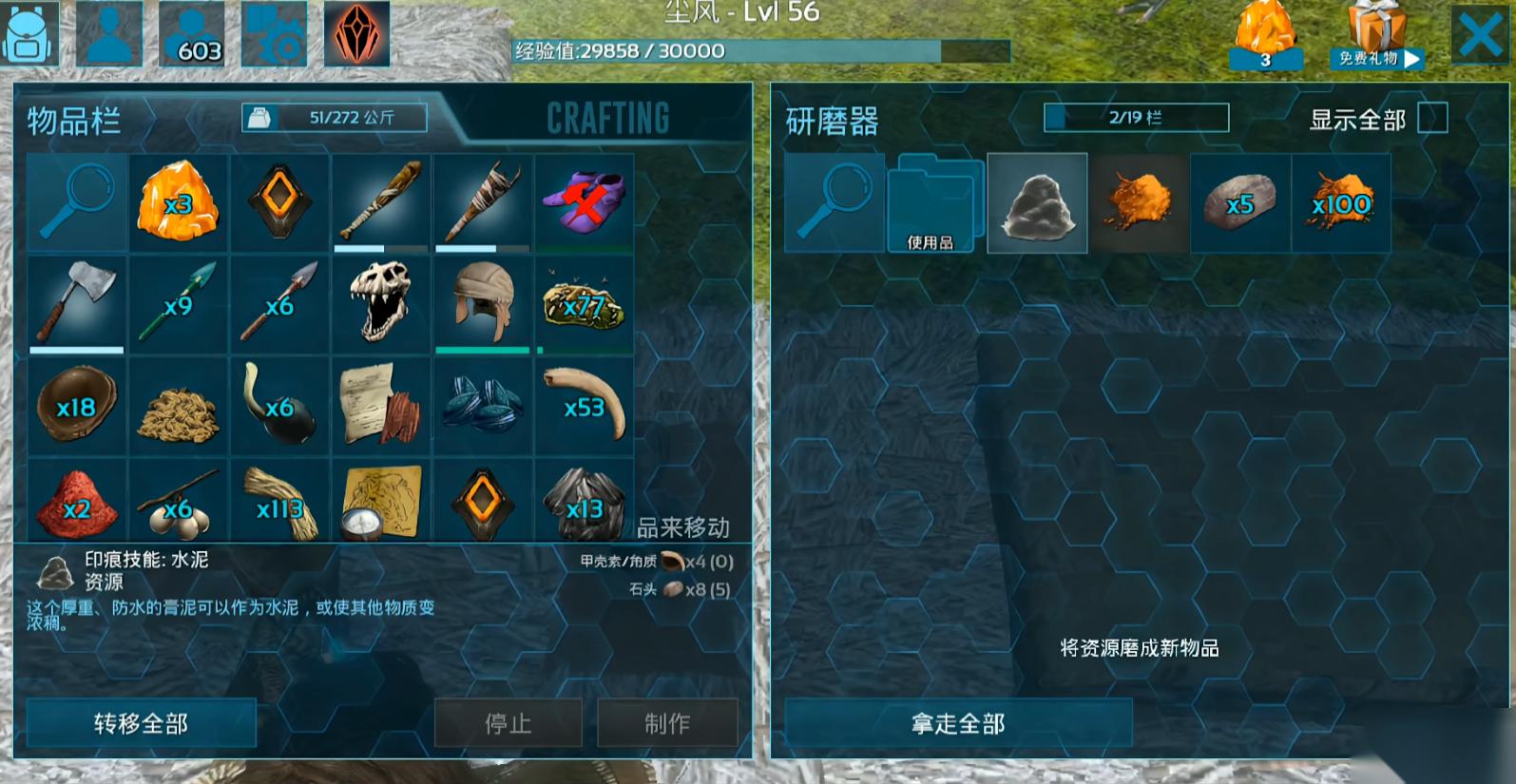Select the amber x3 inventory slot
Screen dimensions: 1516x784
[x=178, y=202]
